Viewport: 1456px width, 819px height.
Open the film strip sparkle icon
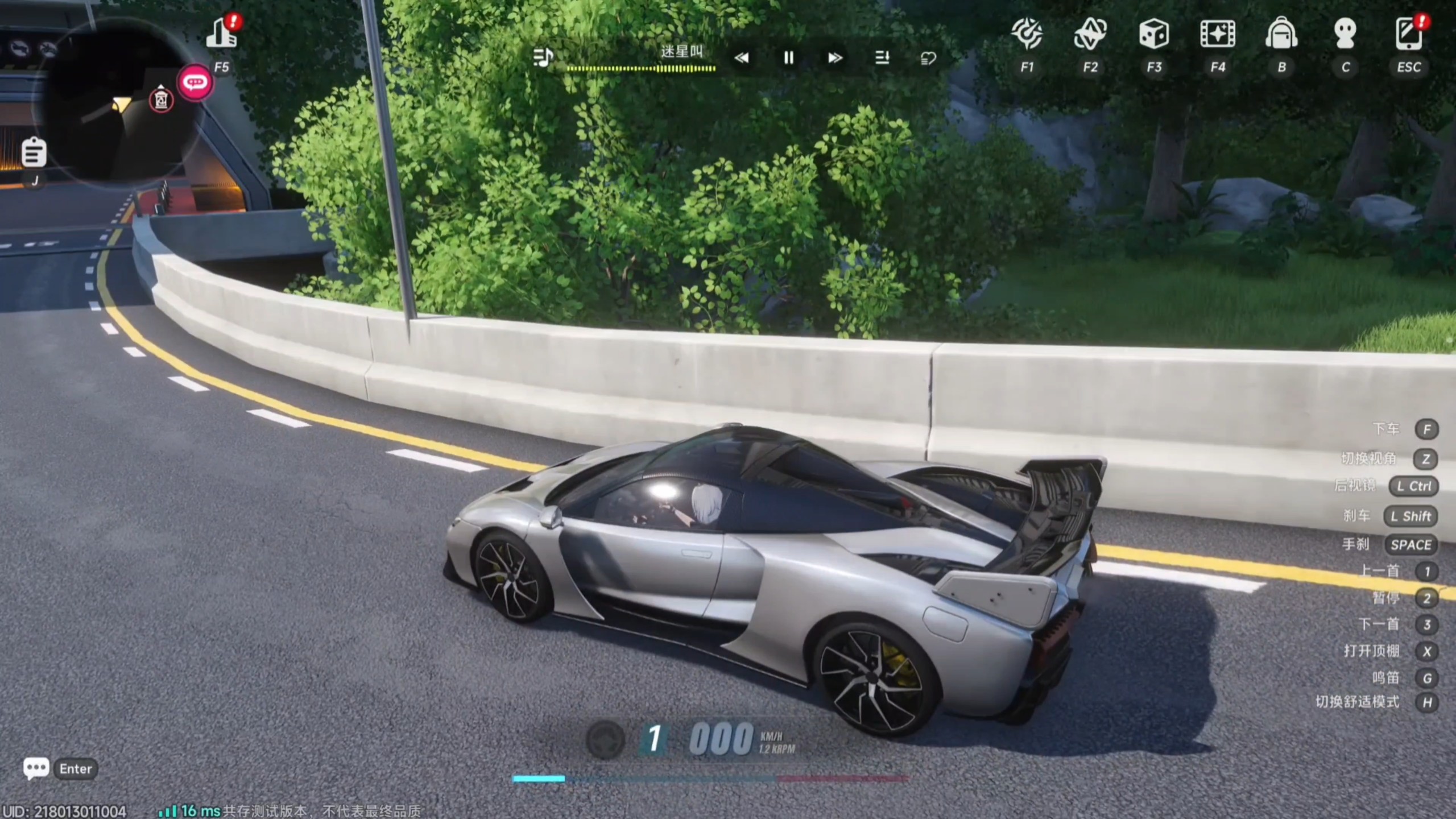(x=1218, y=34)
